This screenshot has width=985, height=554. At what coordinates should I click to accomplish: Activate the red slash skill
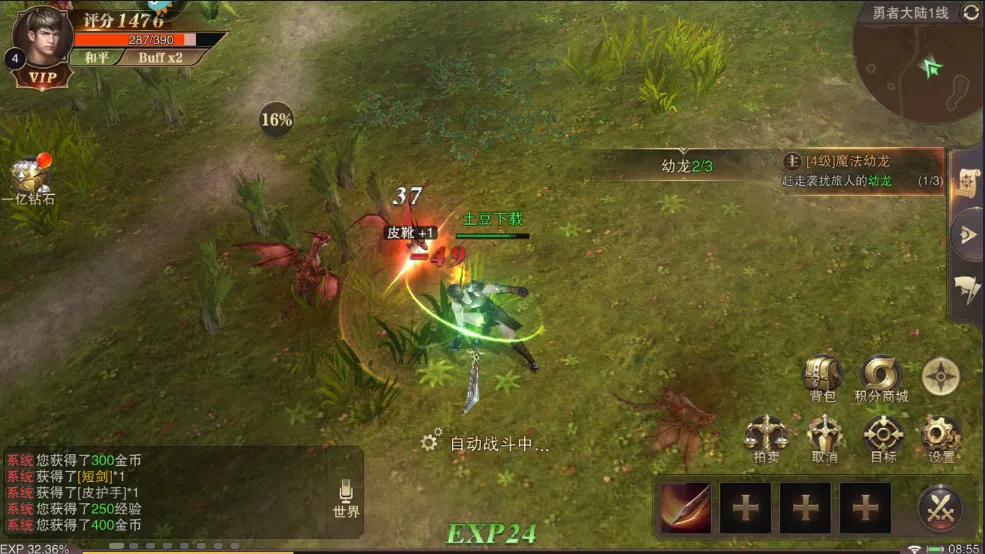(x=686, y=508)
